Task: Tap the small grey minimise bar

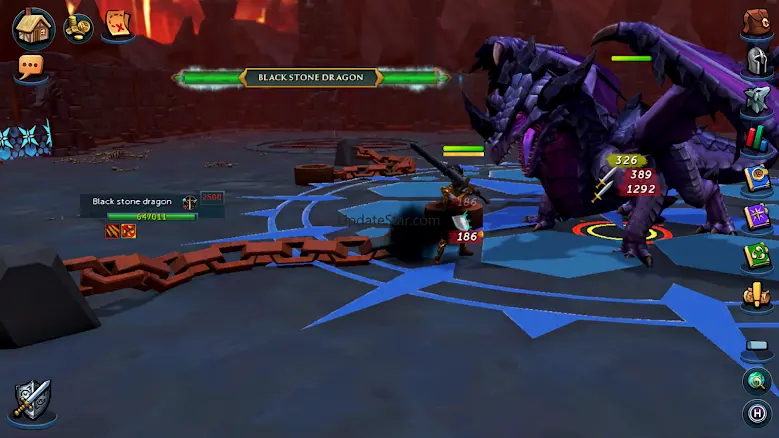Action: 757,345
